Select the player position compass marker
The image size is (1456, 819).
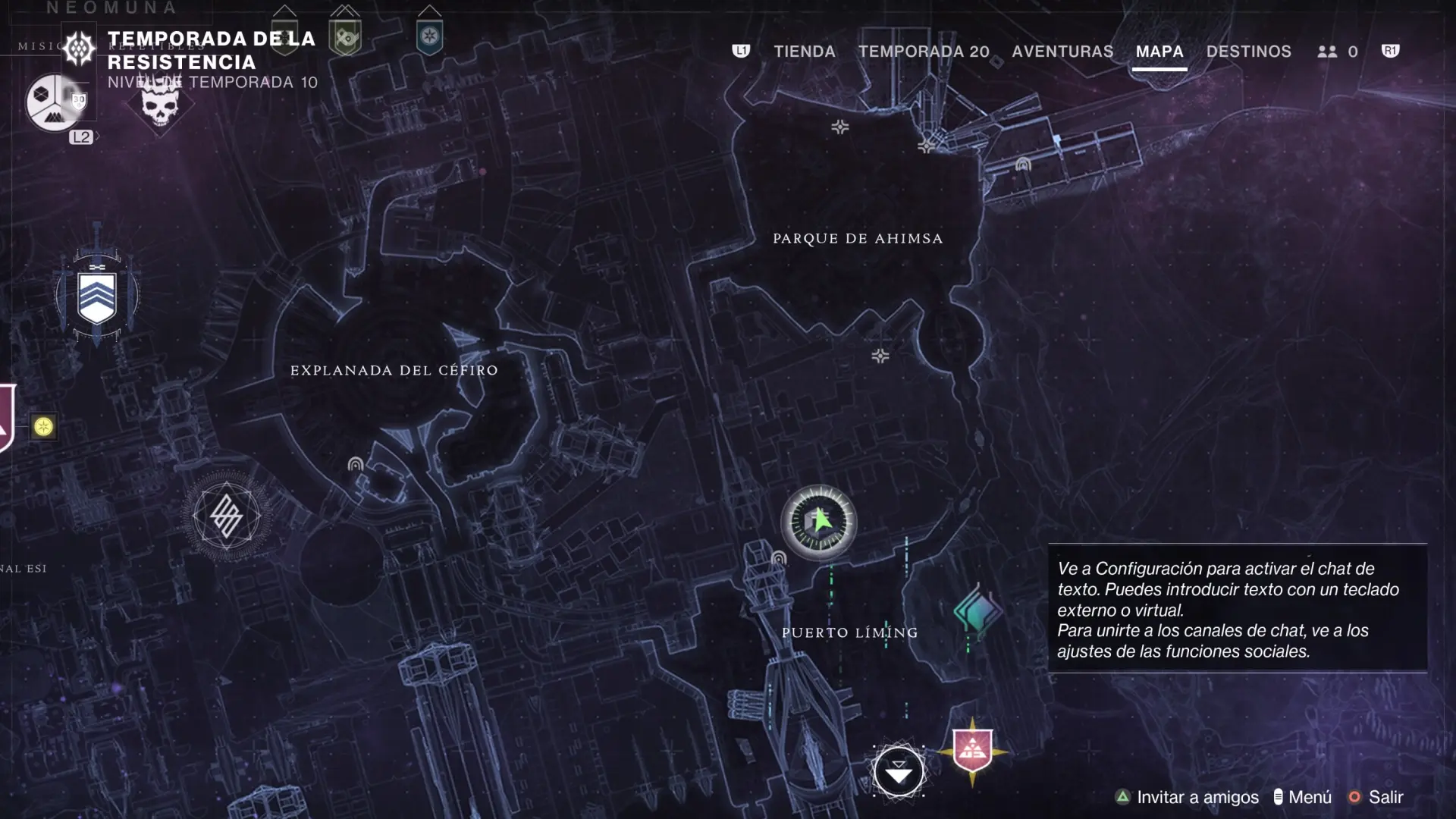tap(819, 523)
